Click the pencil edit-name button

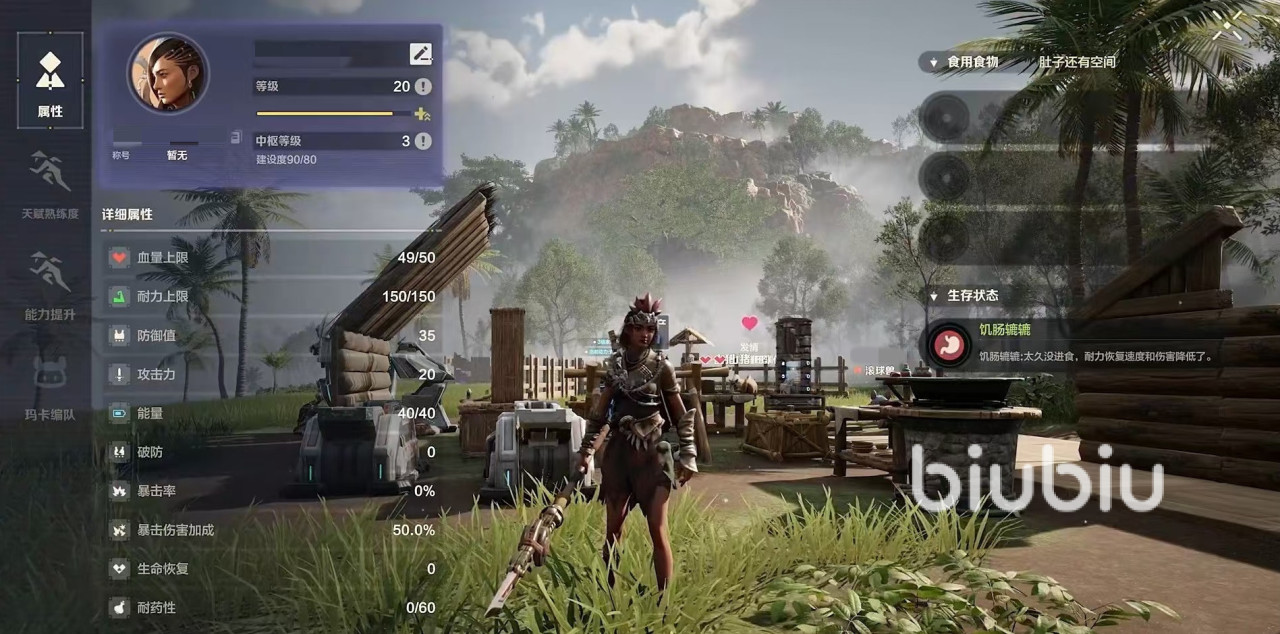(420, 54)
